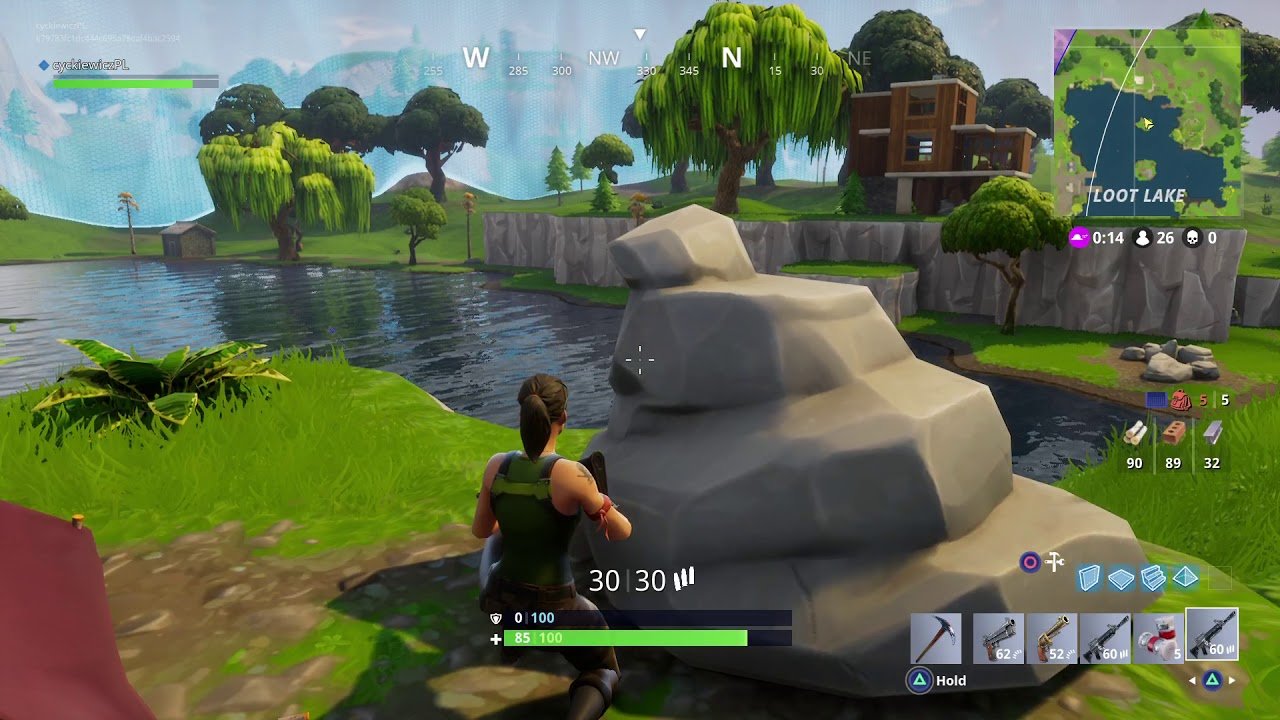This screenshot has height=720, width=1280.
Task: Select the non-highlighted assault rifle slot
Action: [1105, 638]
